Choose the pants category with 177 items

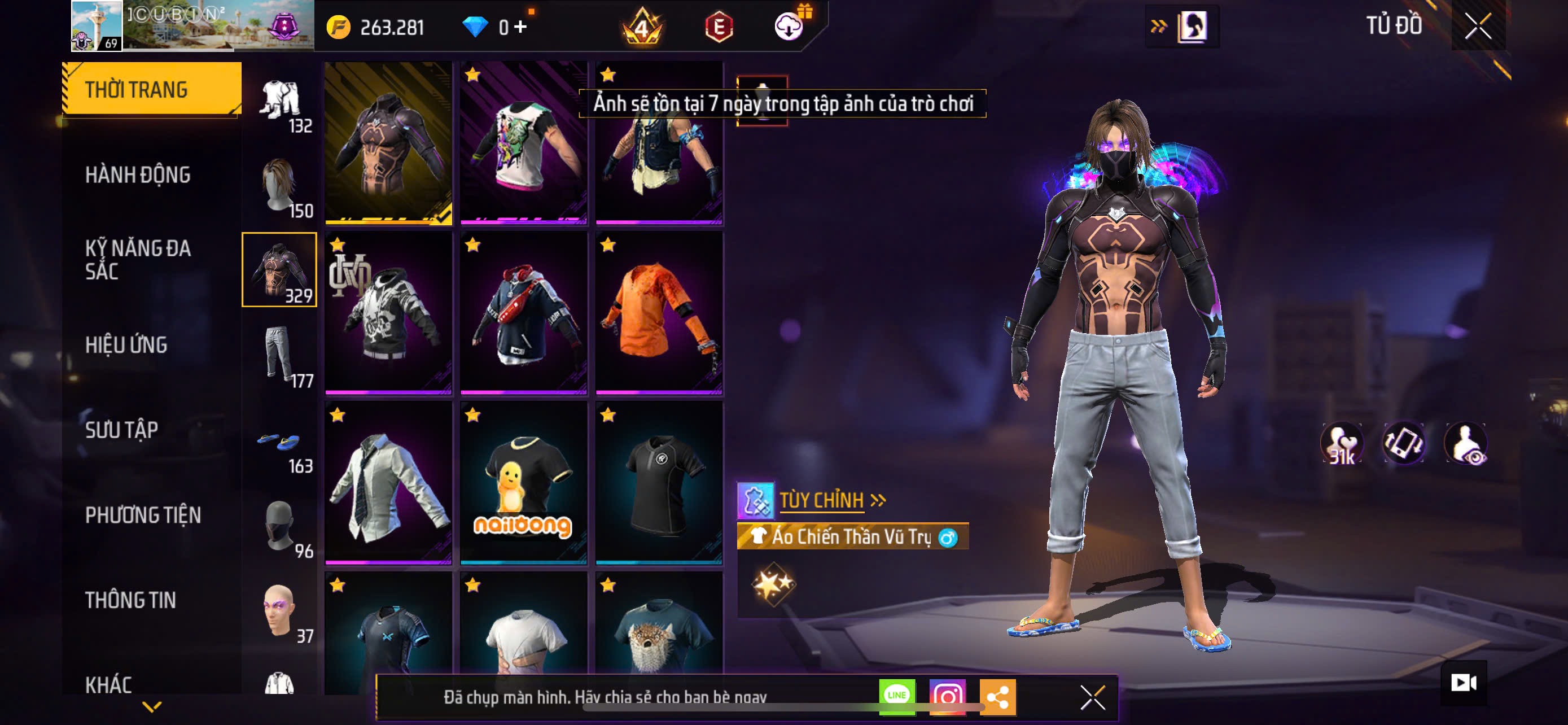(x=279, y=356)
